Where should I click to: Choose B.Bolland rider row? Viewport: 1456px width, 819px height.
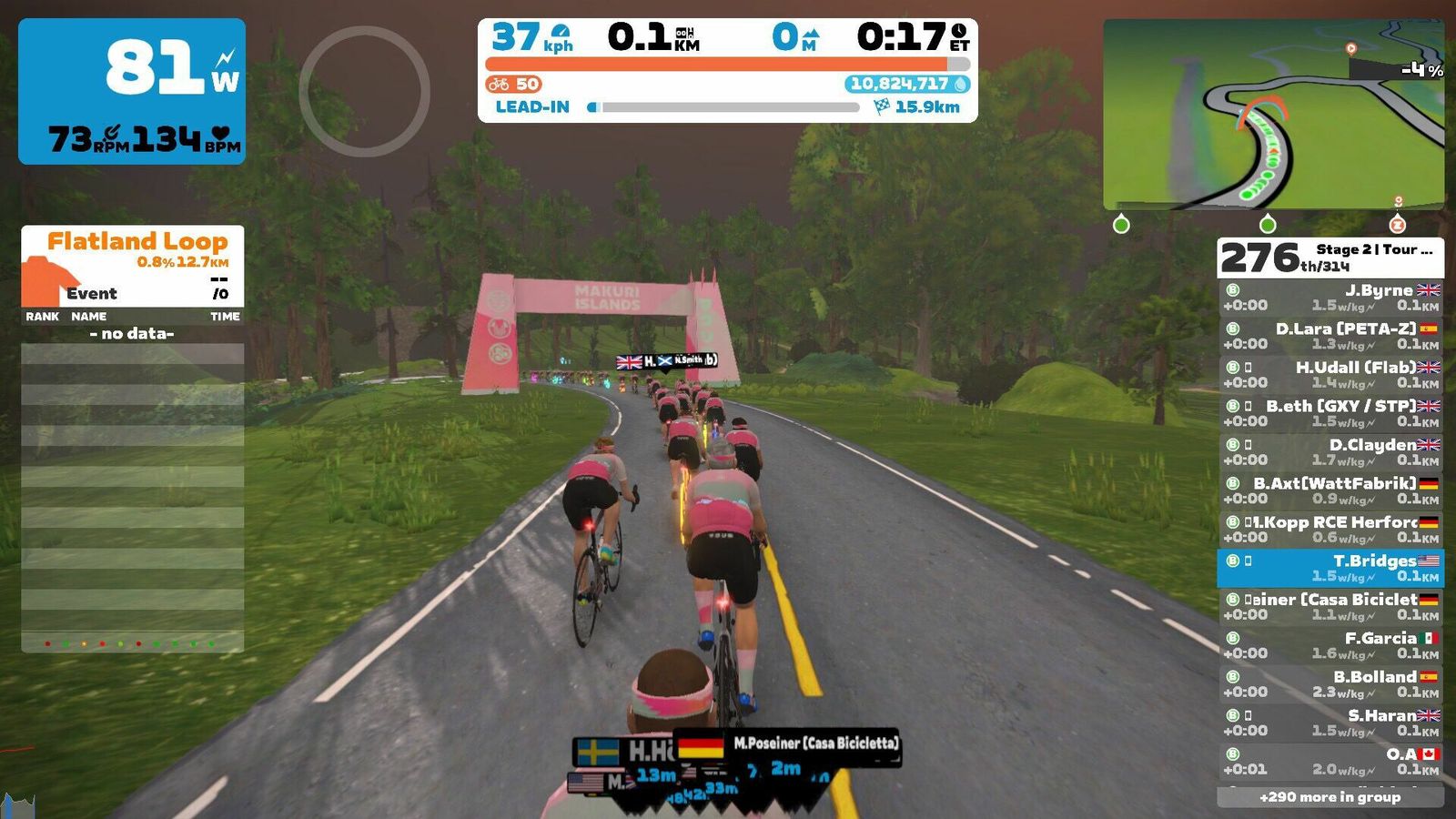point(1330,684)
